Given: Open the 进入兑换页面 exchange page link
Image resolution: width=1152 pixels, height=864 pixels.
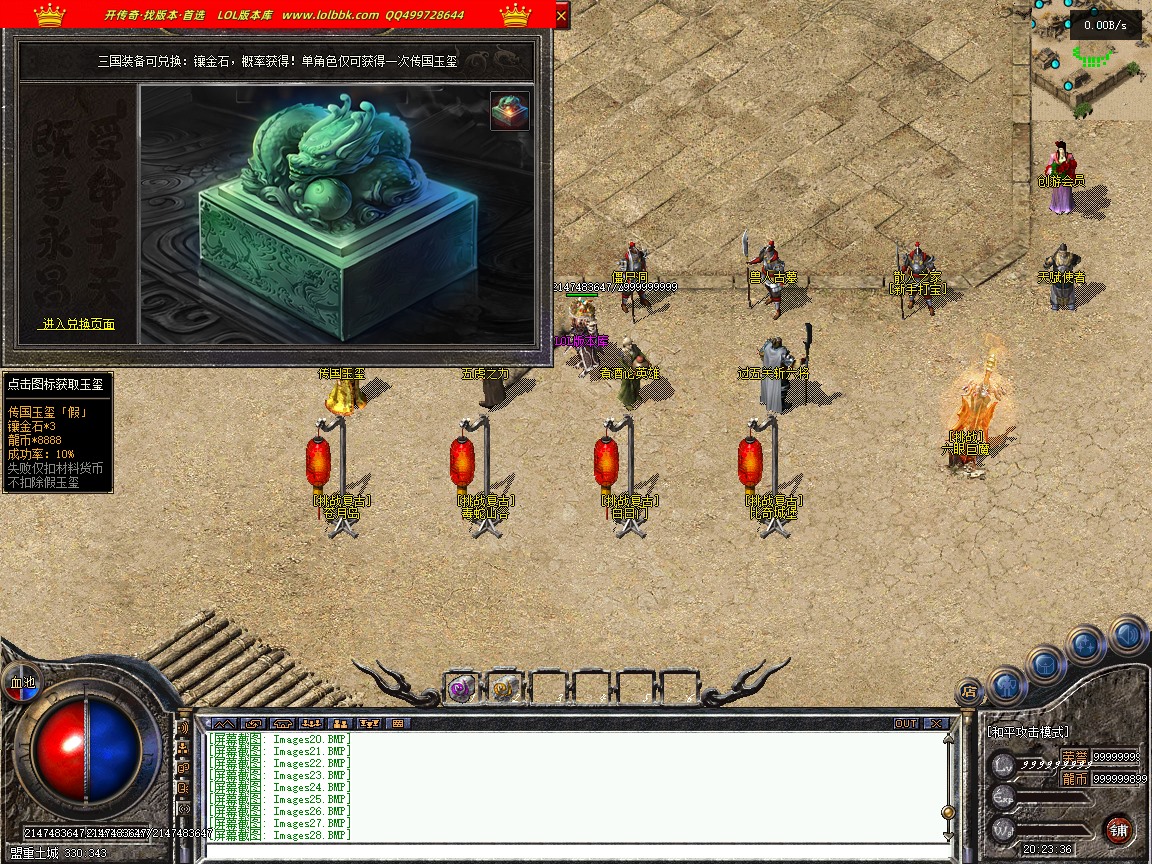Looking at the screenshot, I should [x=77, y=324].
